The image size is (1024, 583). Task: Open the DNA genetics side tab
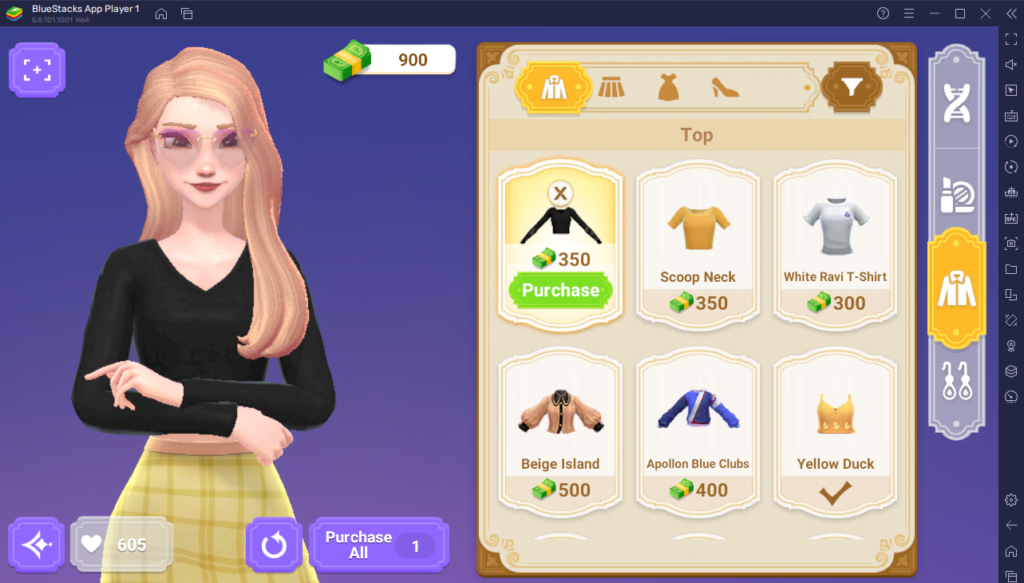(x=957, y=105)
